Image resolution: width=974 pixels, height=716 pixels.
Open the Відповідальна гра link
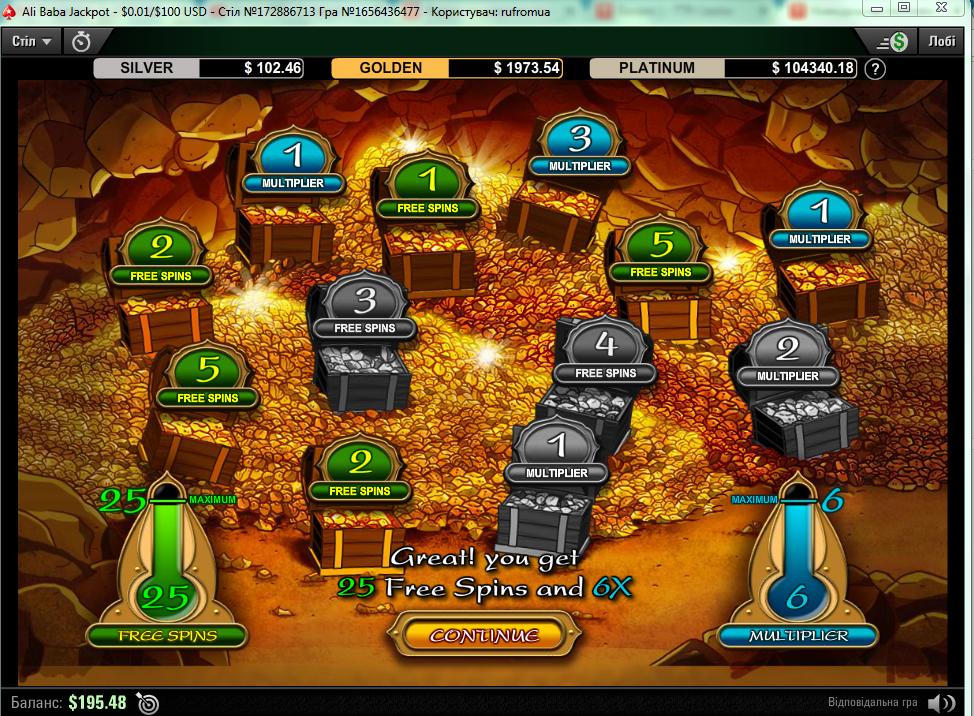click(874, 702)
